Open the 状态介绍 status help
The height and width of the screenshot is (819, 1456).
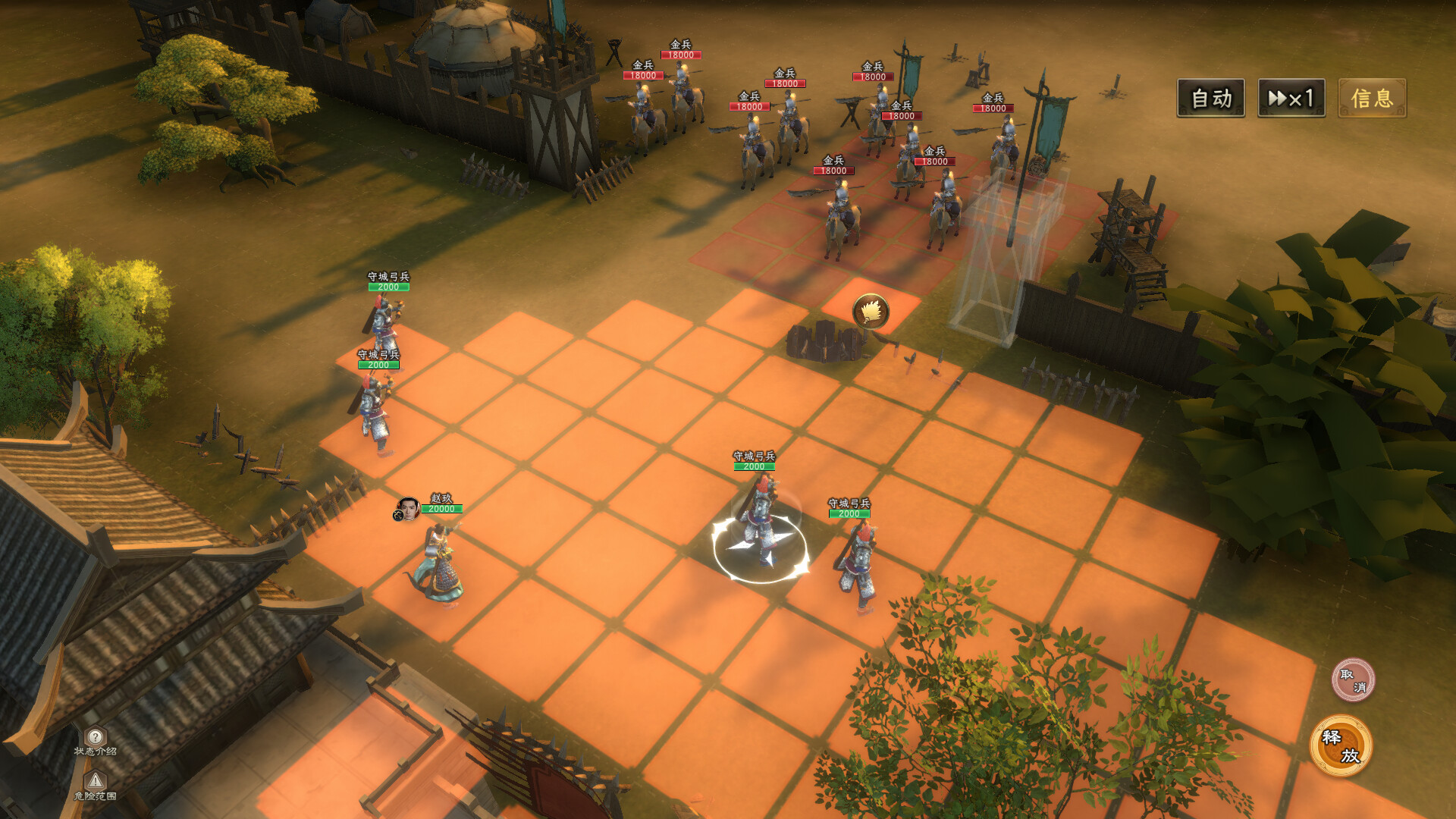(96, 741)
